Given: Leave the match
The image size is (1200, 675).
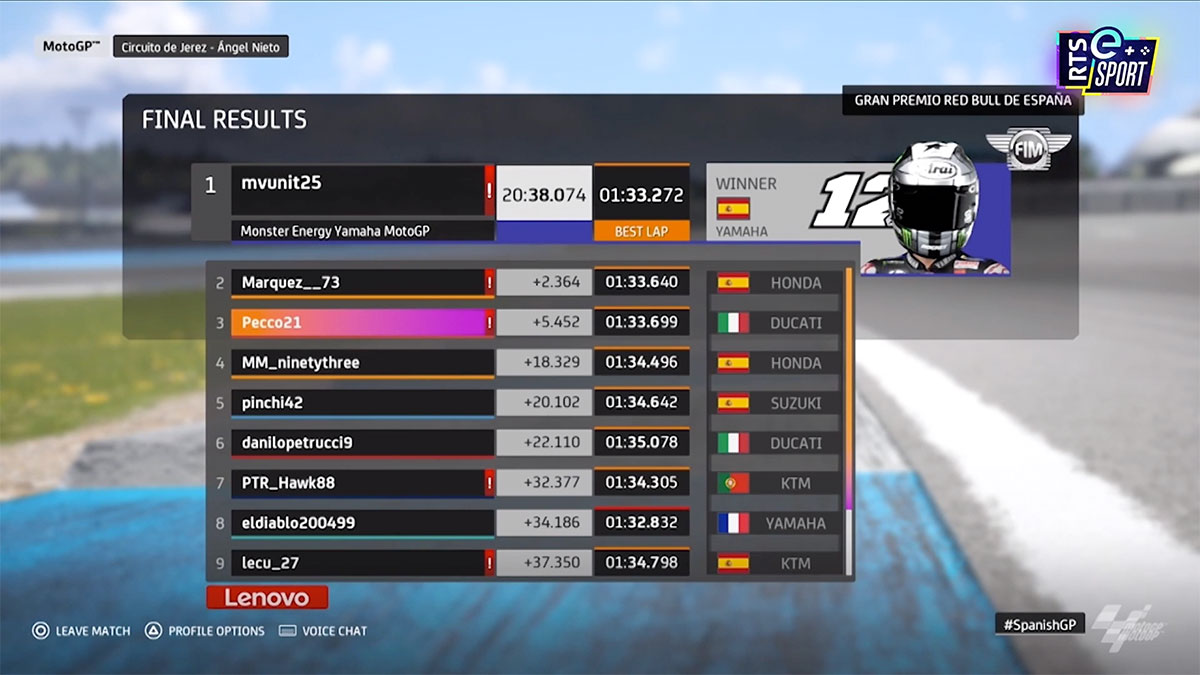Looking at the screenshot, I should tap(81, 631).
